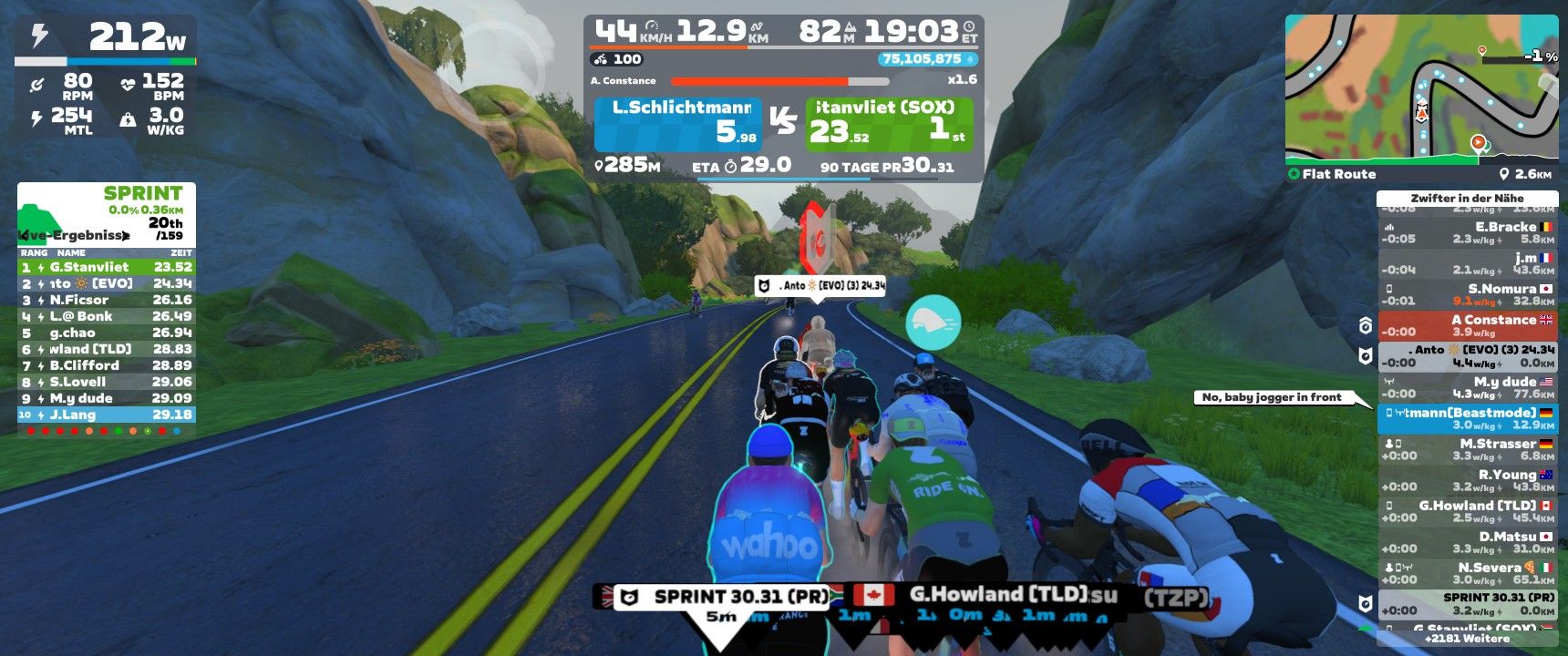Switch sprint results with the right arrow
The height and width of the screenshot is (656, 1568).
coord(126,235)
